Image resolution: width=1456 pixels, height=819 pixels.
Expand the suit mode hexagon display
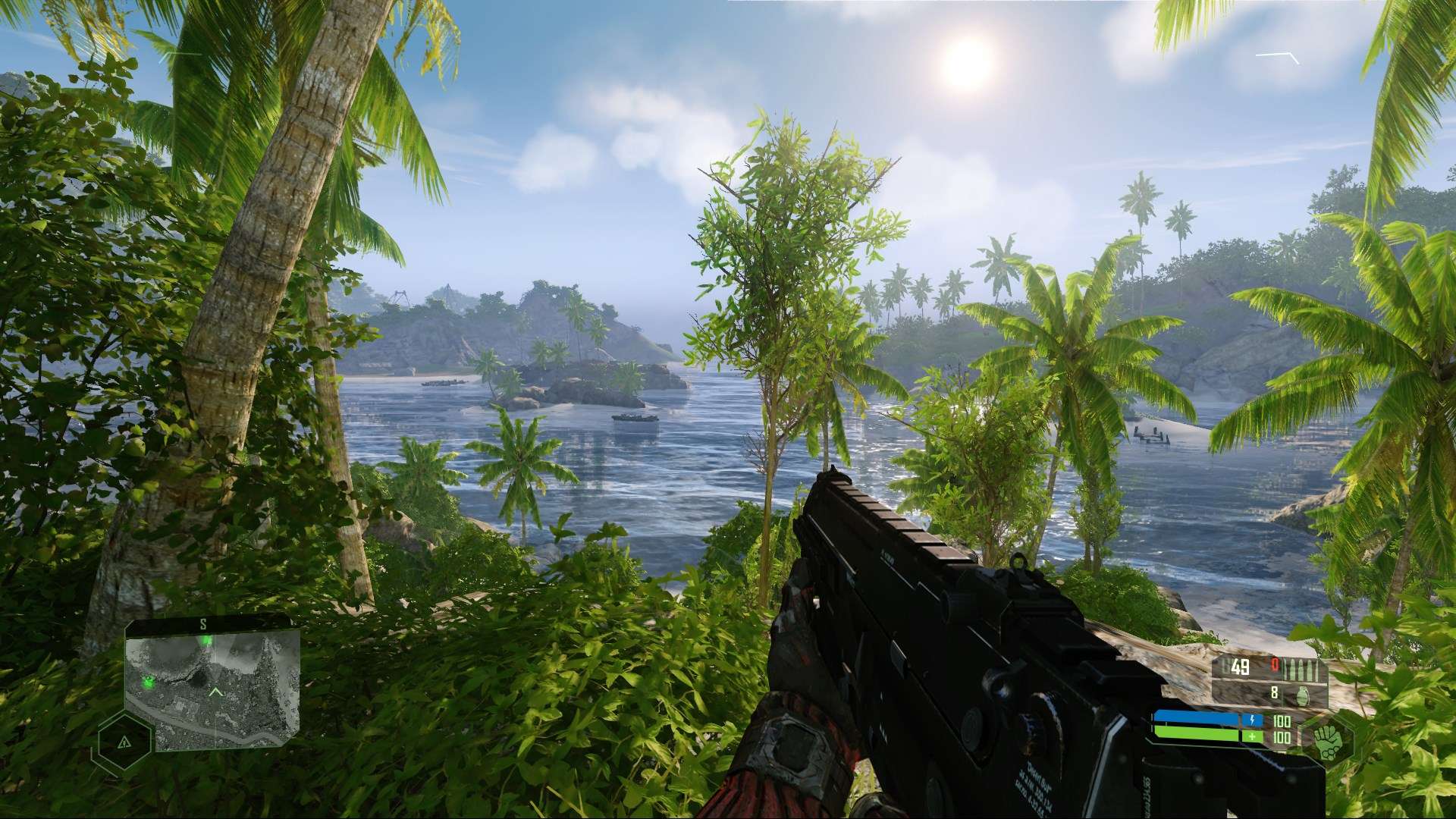(x=1327, y=739)
